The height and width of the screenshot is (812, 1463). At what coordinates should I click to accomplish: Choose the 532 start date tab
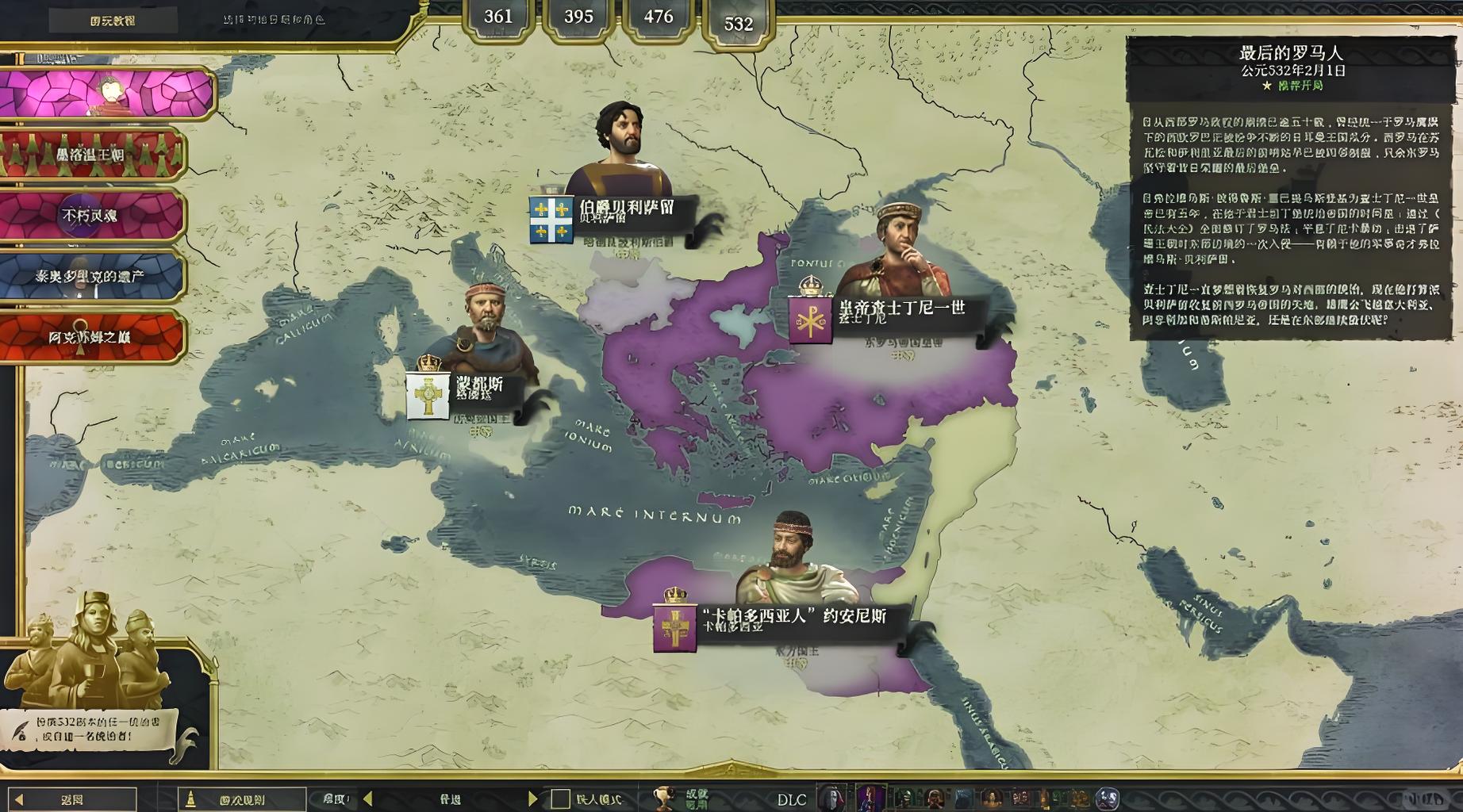coord(738,24)
